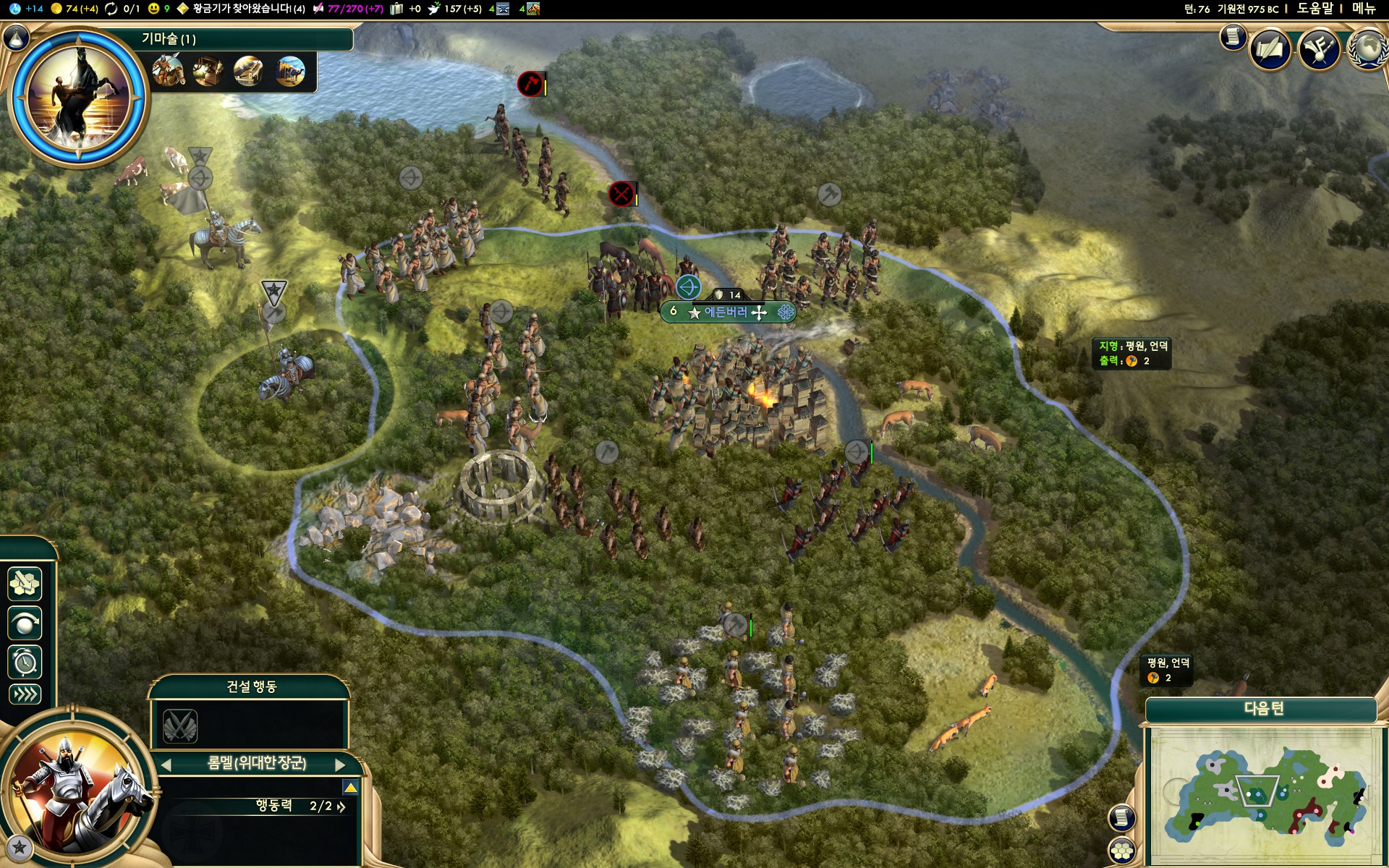Cycle to the previous unit arrow
1389x868 pixels.
click(x=167, y=765)
